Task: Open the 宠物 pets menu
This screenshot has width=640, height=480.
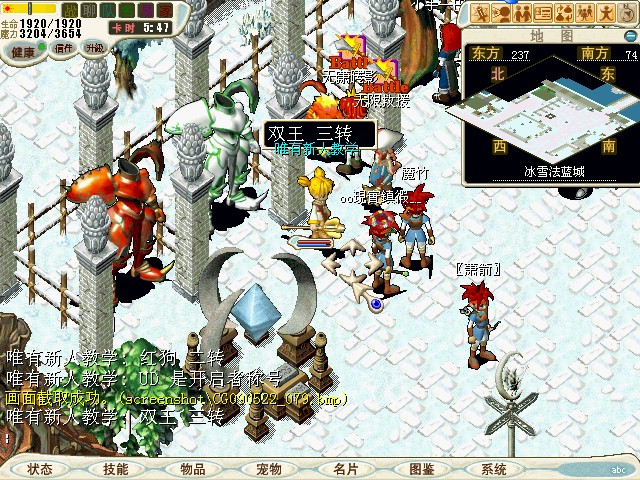Action: (269, 469)
